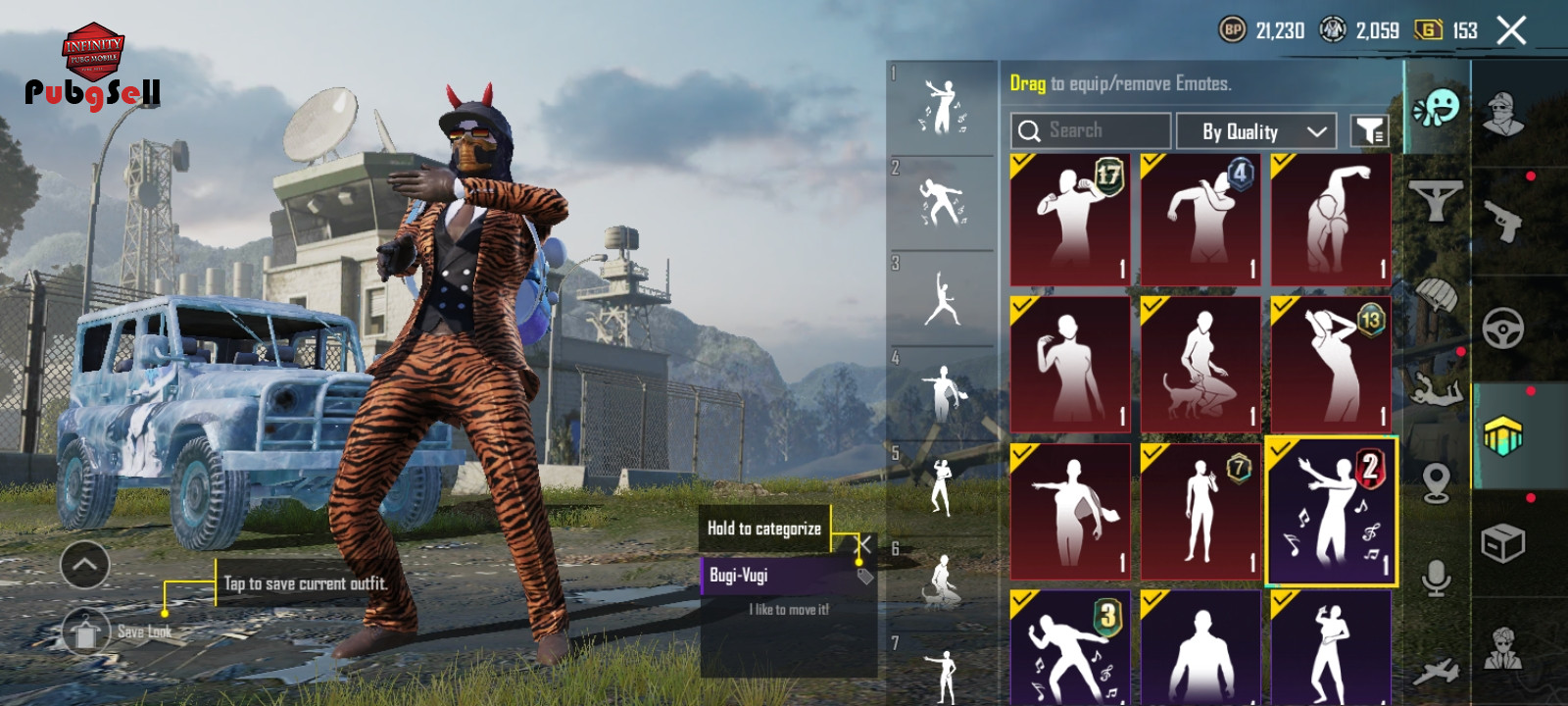Pick the highlighted Bugi-Vugi emote tile
Screen dimensions: 1568x706
(1331, 511)
